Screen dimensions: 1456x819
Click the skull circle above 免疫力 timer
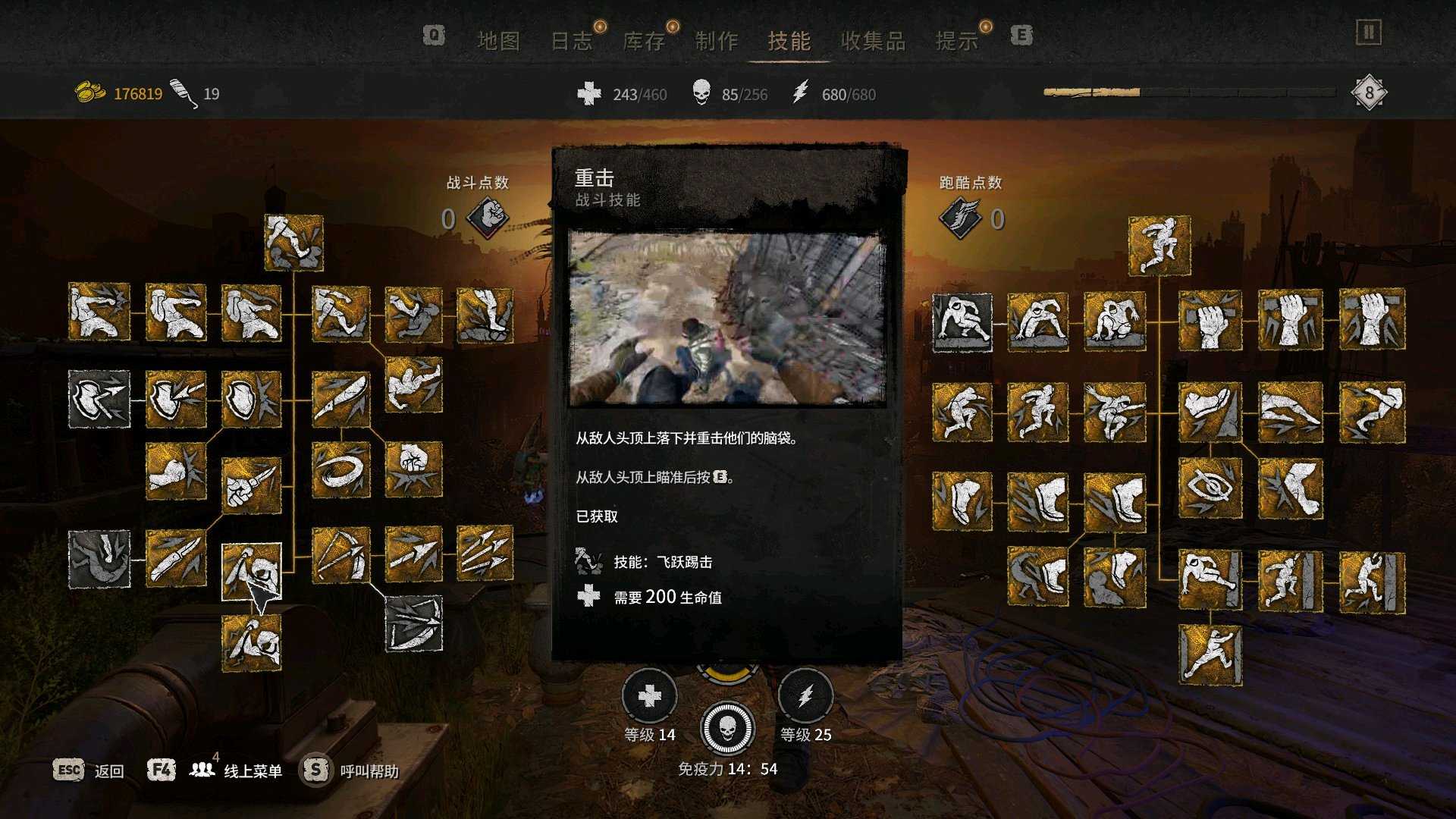728,728
